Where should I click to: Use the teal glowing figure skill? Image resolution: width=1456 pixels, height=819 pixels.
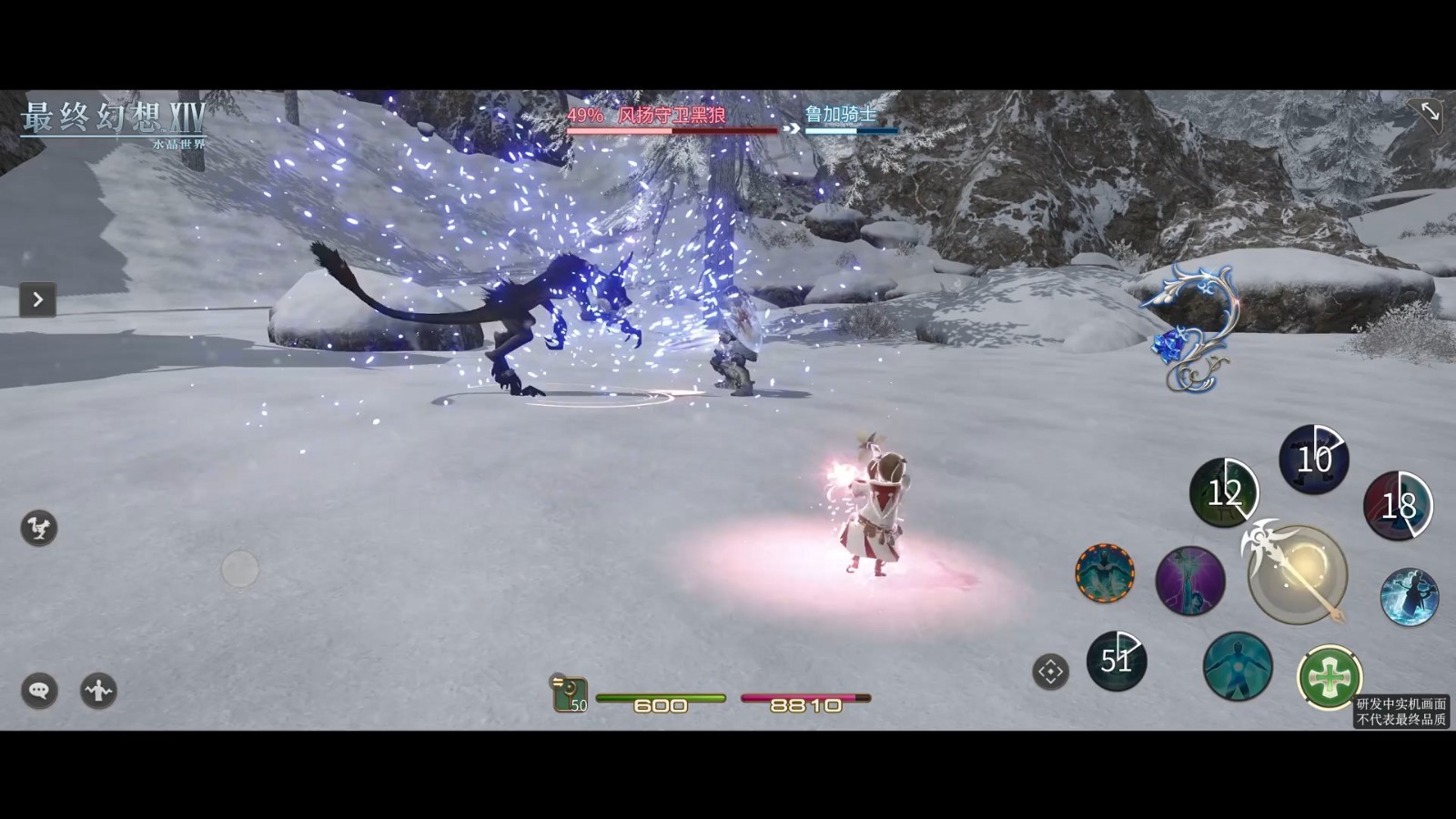pos(1237,665)
